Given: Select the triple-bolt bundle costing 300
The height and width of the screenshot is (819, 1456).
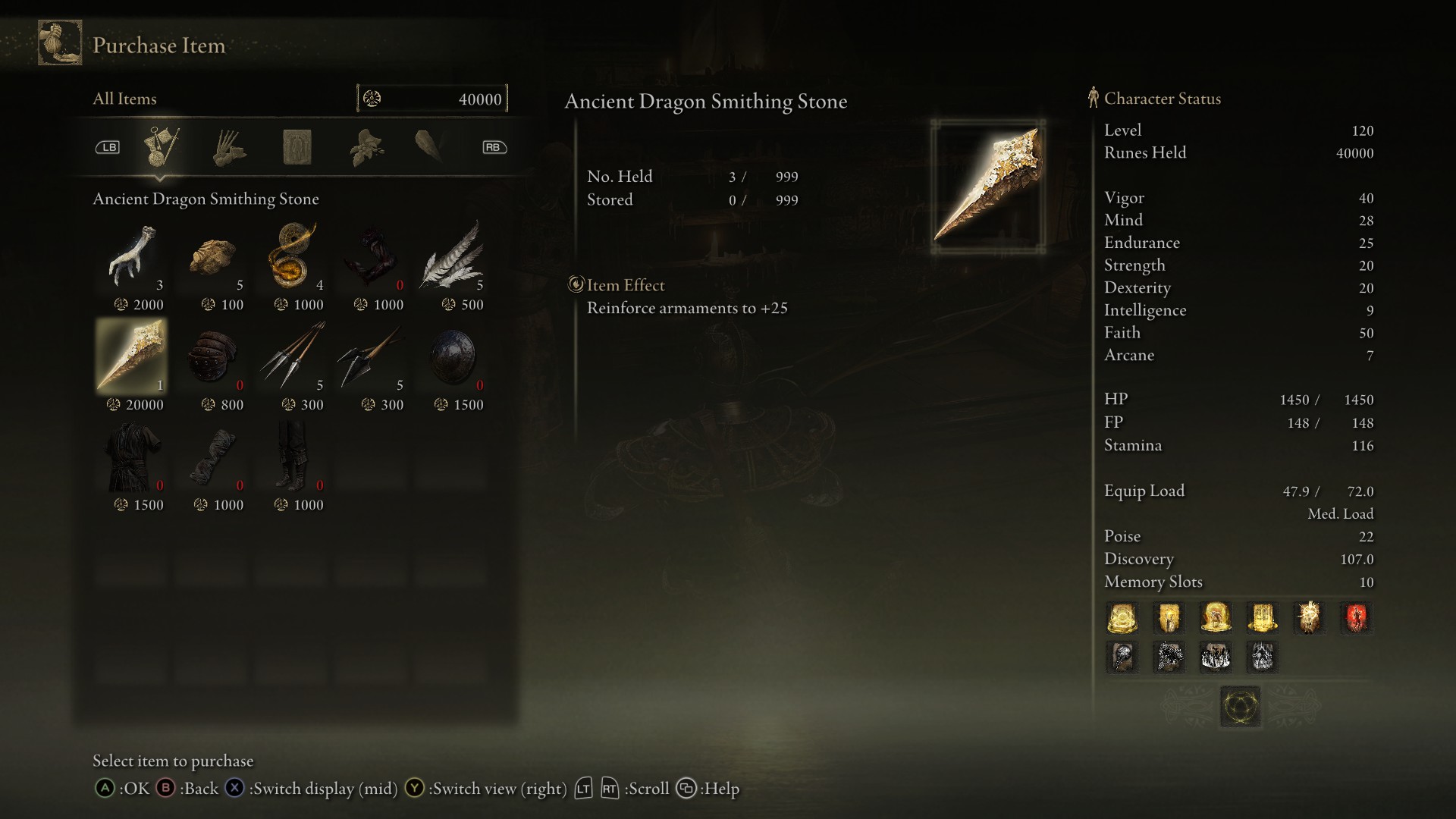Looking at the screenshot, I should coord(293,356).
